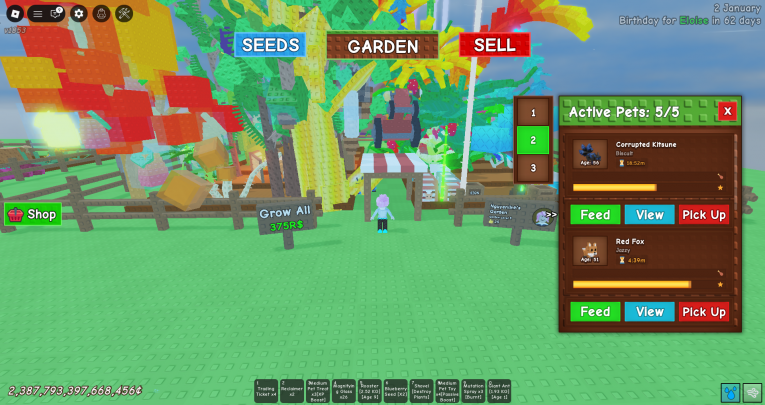Open the Roblox main menu
765x405 pixels.
(14, 13)
